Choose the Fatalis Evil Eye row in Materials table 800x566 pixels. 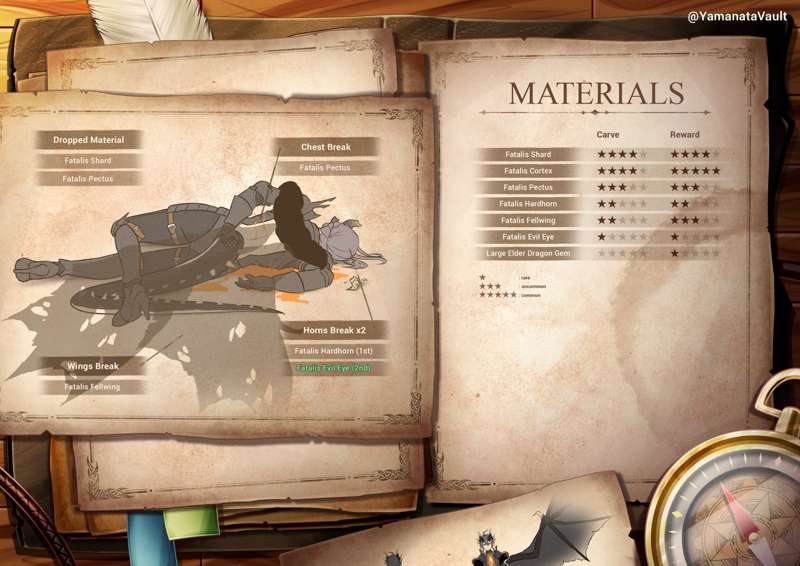(x=528, y=236)
